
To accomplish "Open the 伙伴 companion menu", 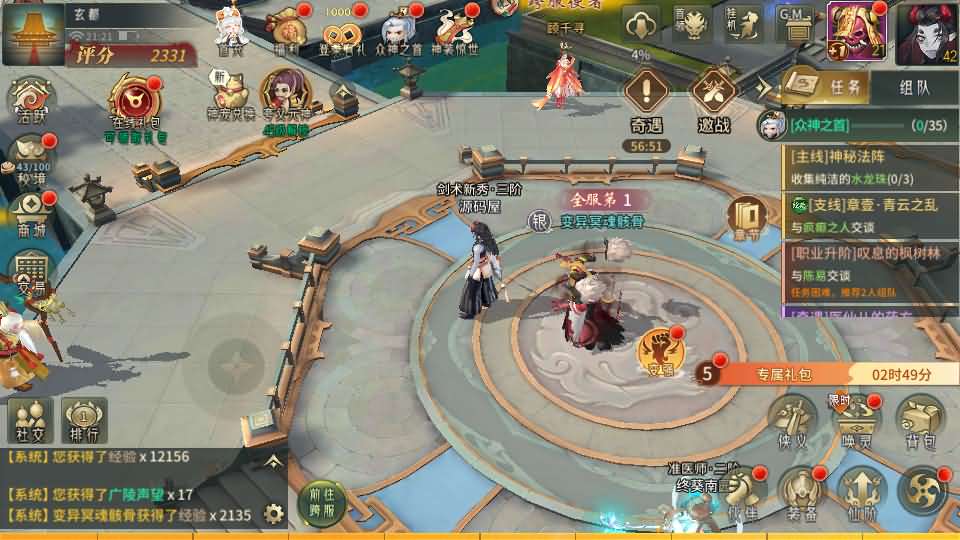I will (x=742, y=492).
